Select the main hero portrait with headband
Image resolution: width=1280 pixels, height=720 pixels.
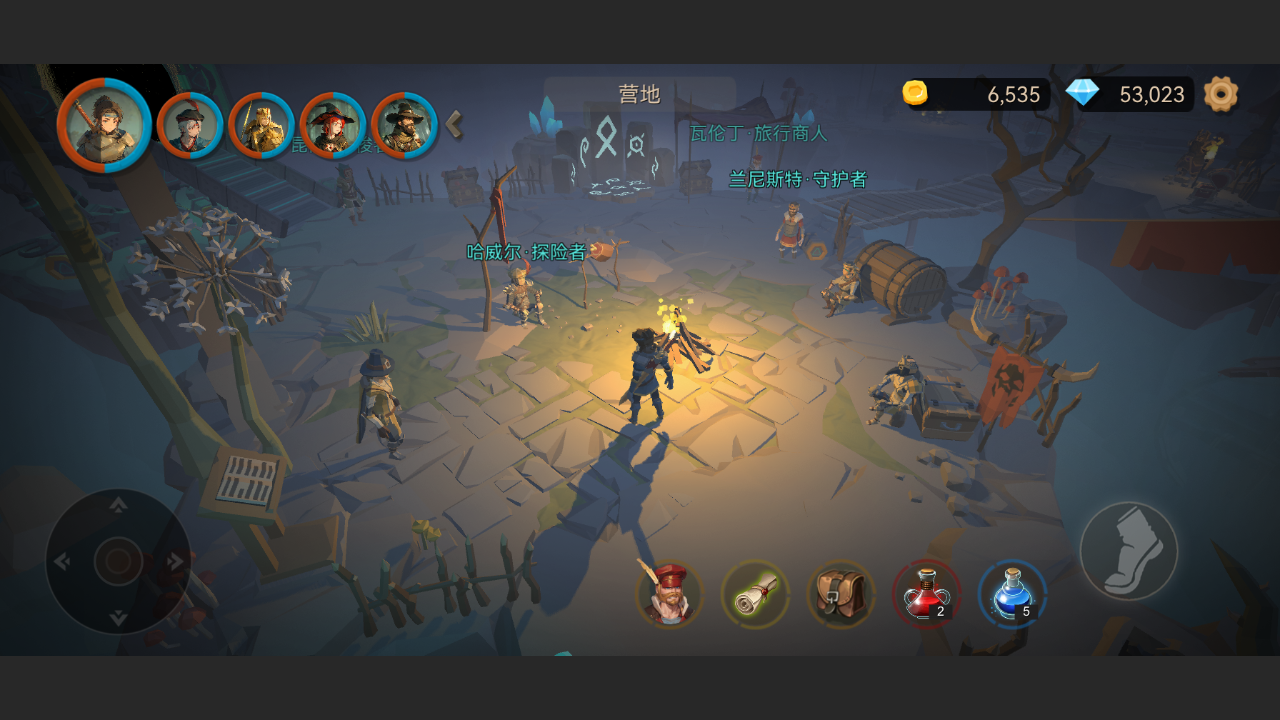coord(104,125)
